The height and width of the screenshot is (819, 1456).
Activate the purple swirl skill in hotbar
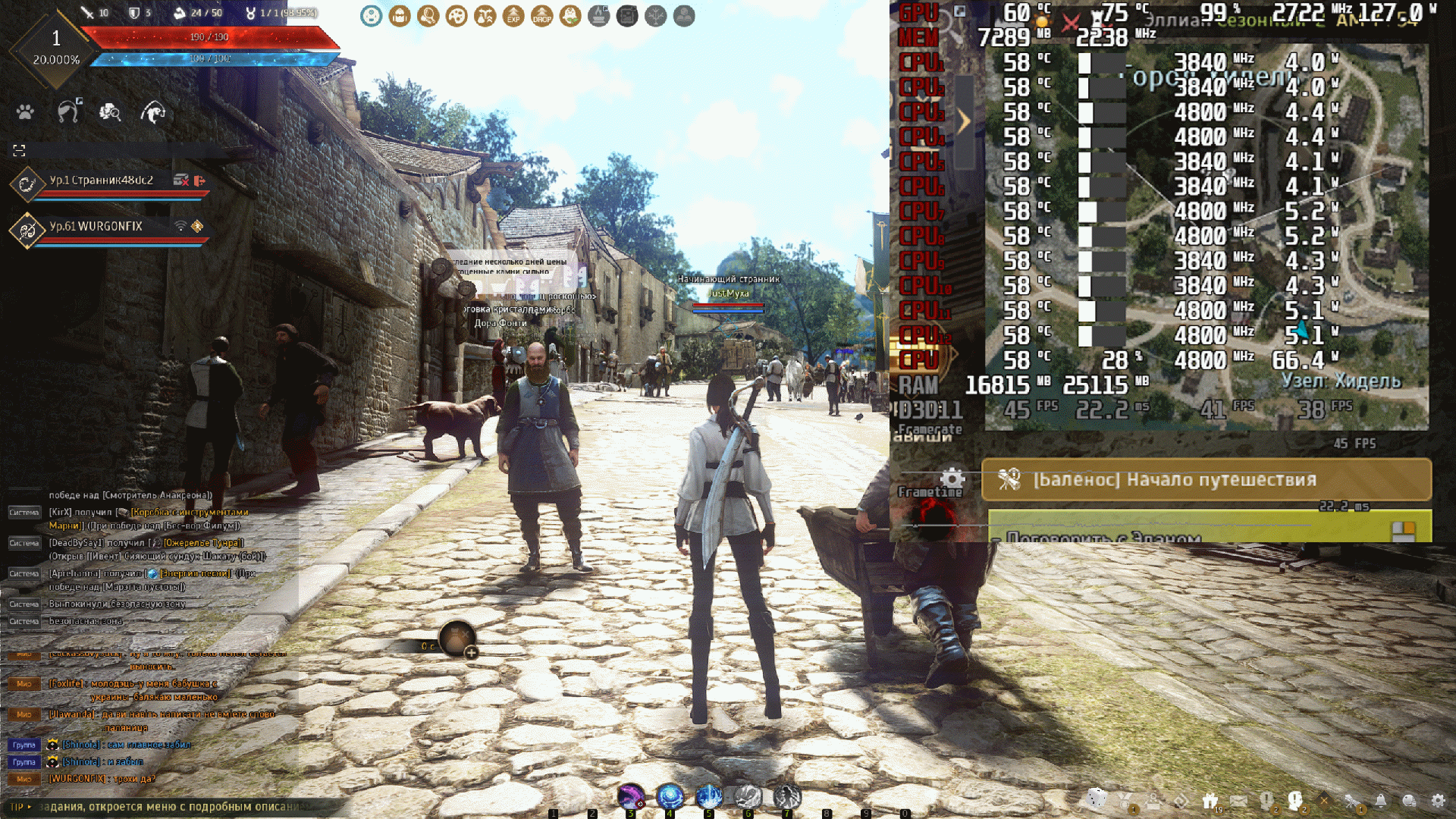coord(630,796)
